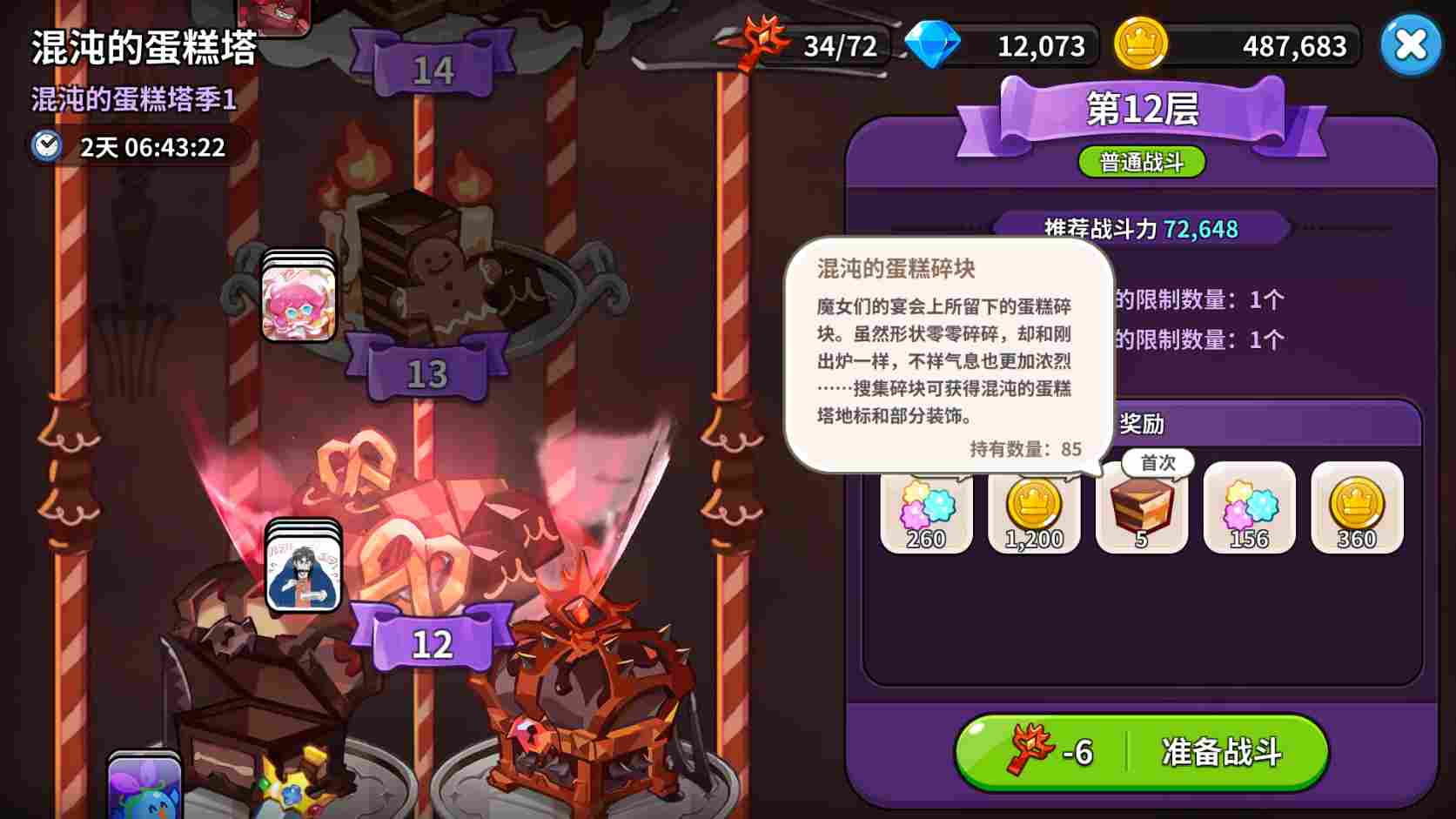The width and height of the screenshot is (1456, 819).
Task: Select the 首次 cake fragment reward icon
Action: 1141,509
